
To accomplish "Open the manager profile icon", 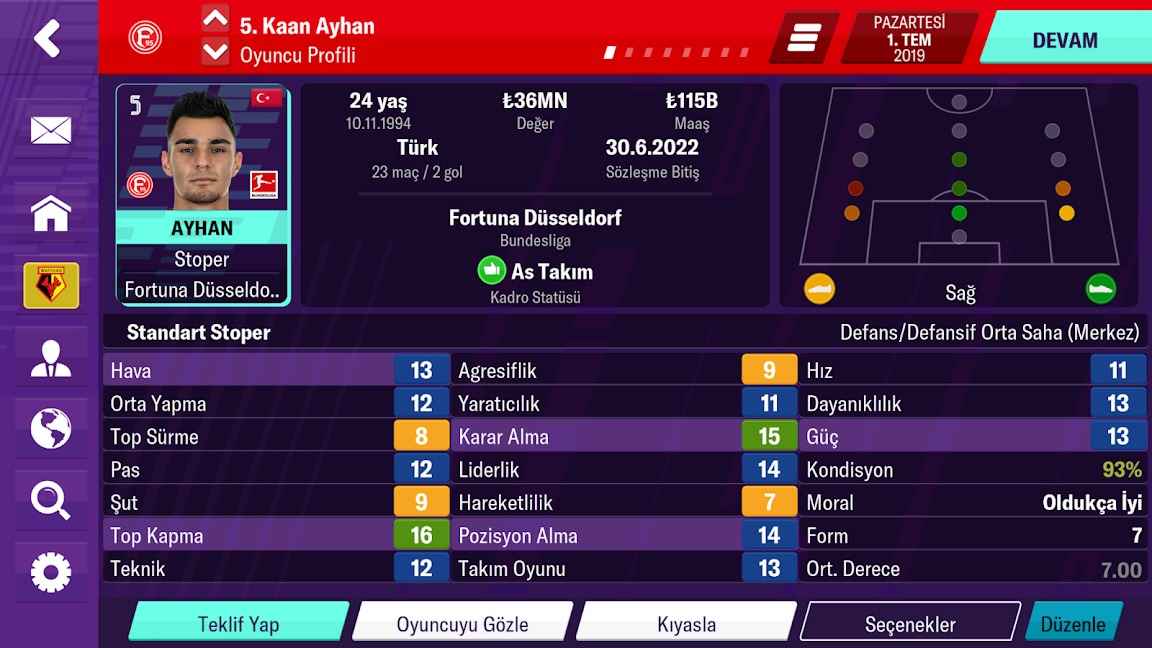I will pyautogui.click(x=50, y=359).
